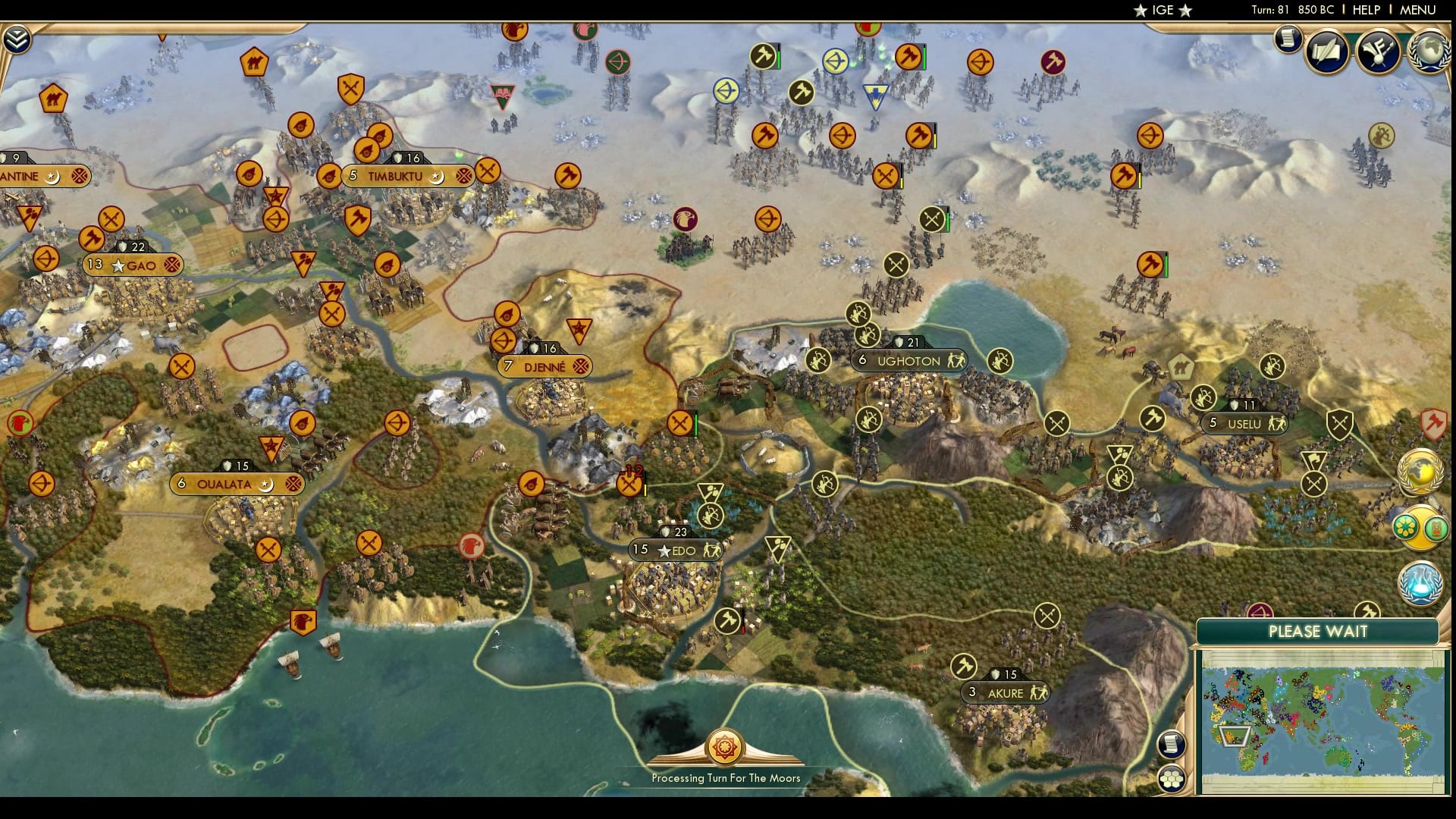Viewport: 1456px width, 819px height.
Task: Toggle the hex grid icon below the minimap
Action: [x=1172, y=777]
